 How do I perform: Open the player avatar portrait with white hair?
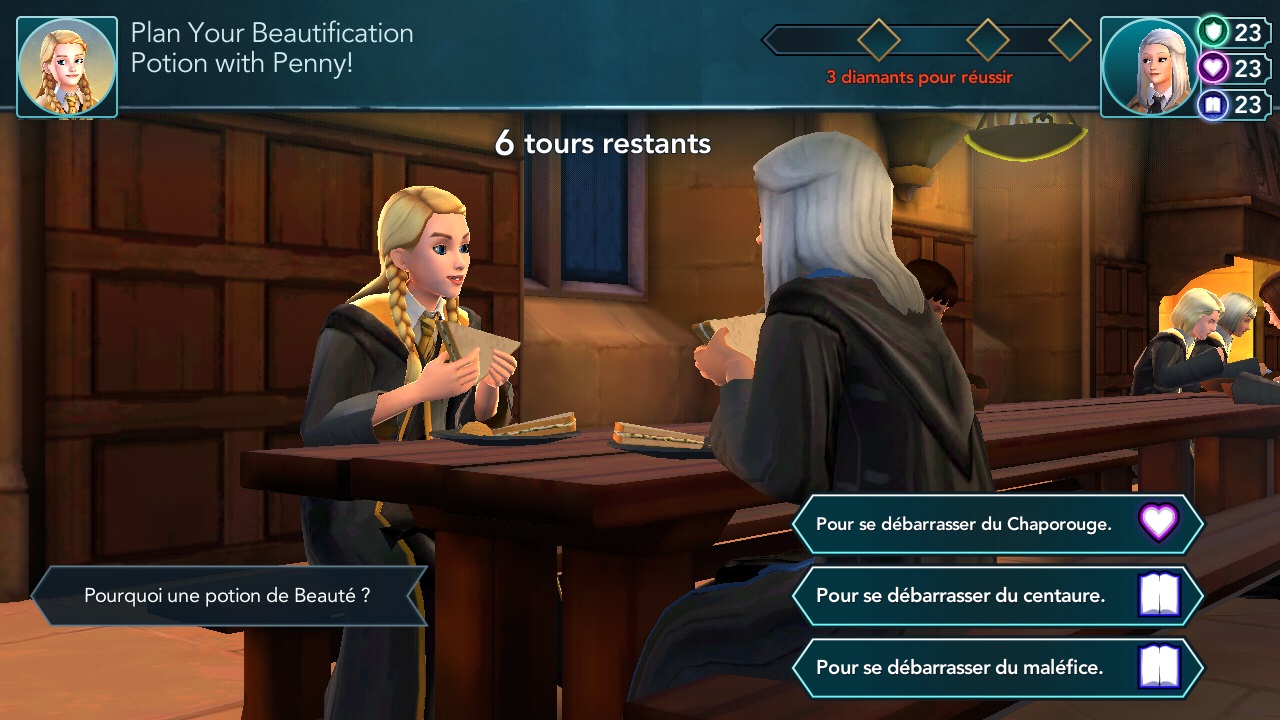pyautogui.click(x=1149, y=67)
